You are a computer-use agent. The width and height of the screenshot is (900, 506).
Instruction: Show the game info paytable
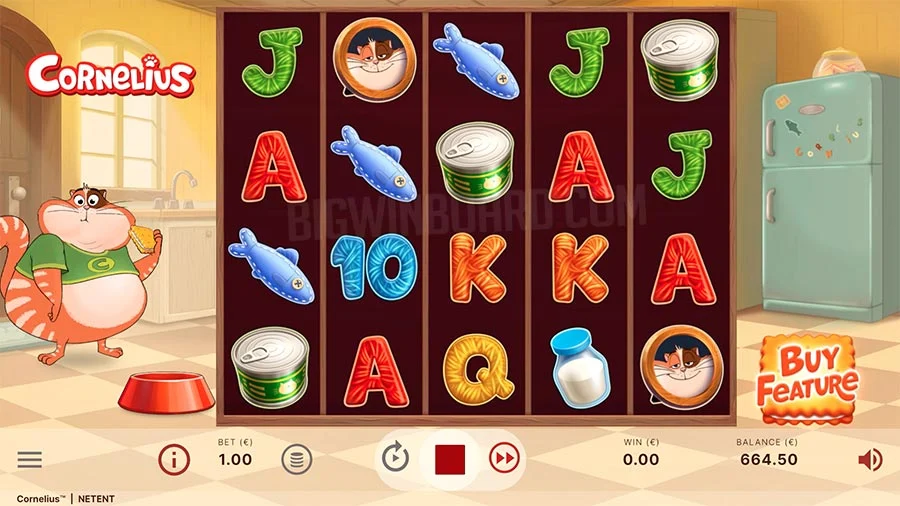pyautogui.click(x=174, y=460)
